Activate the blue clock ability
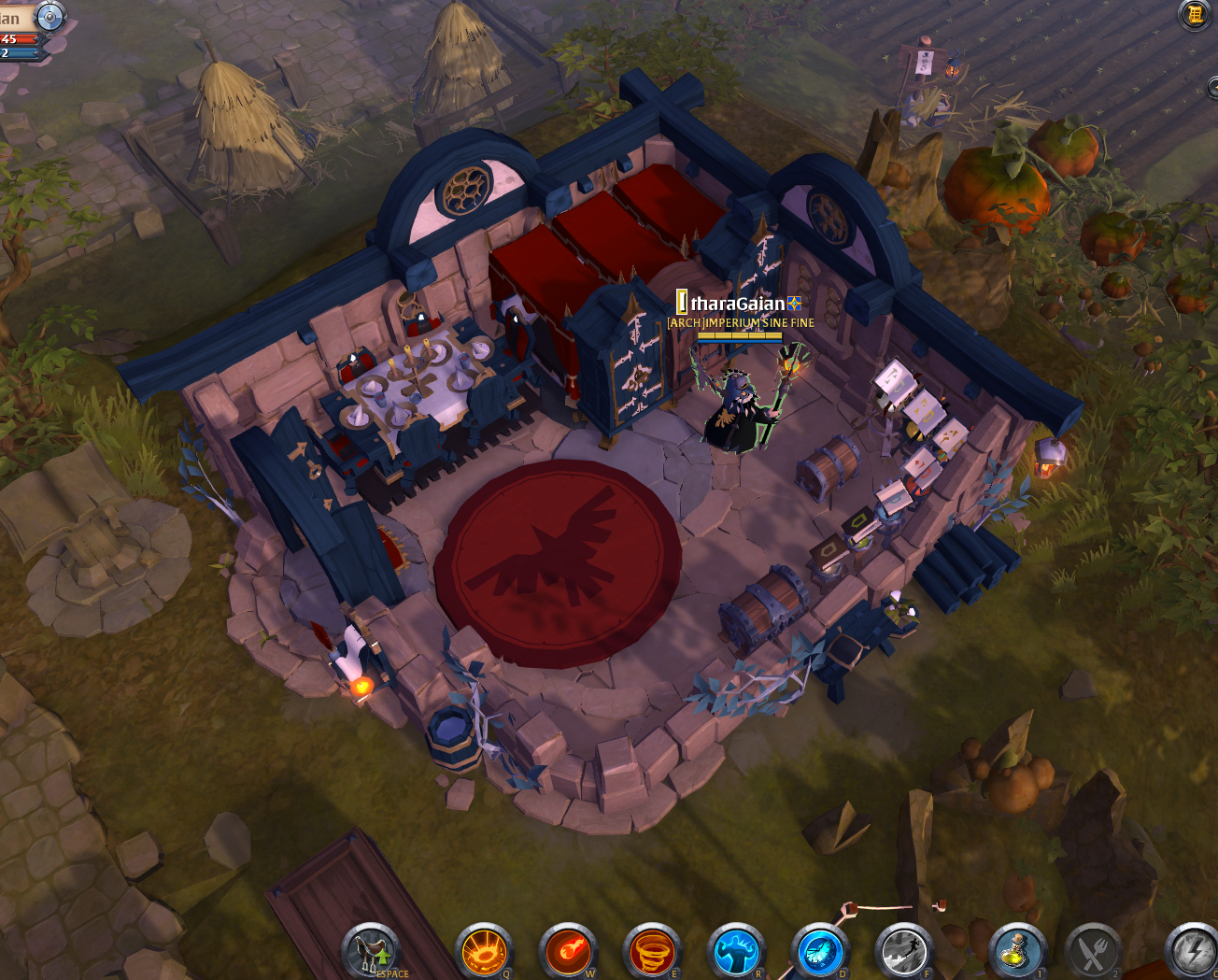 [820, 951]
